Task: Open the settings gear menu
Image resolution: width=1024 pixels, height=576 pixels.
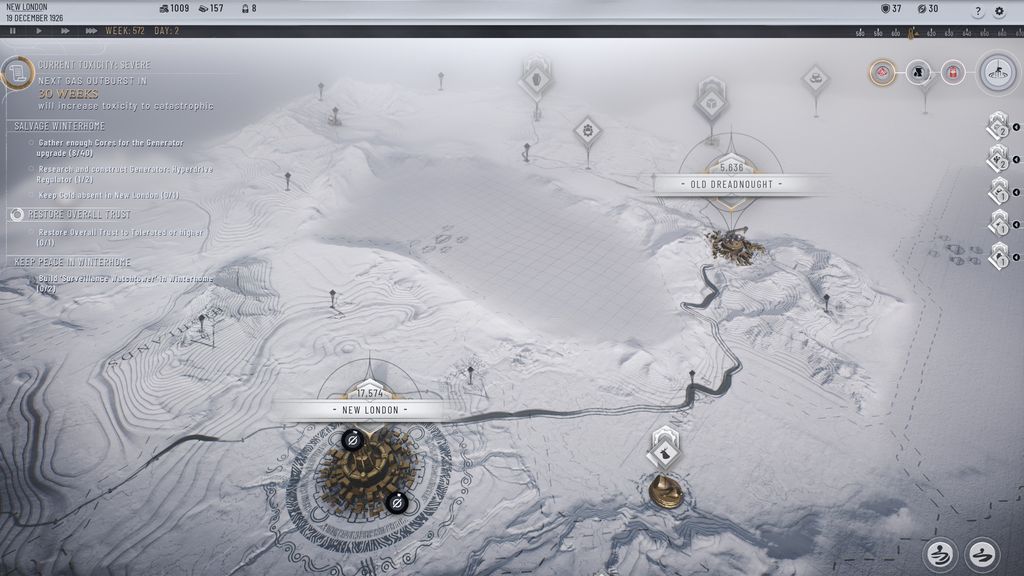Action: click(999, 11)
